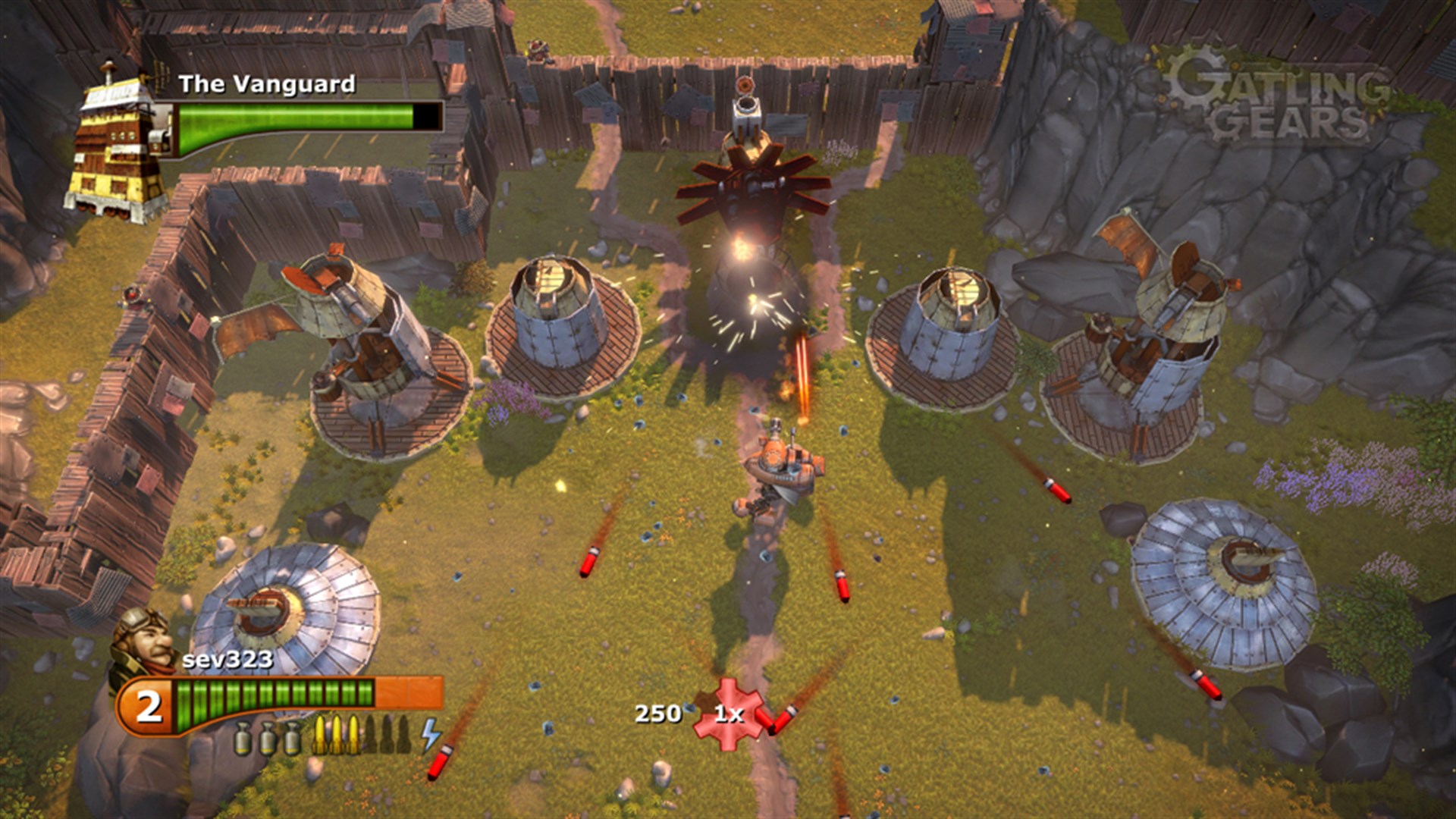Click the yellow bullet ammo icon
This screenshot has width=1456, height=819.
(x=320, y=736)
